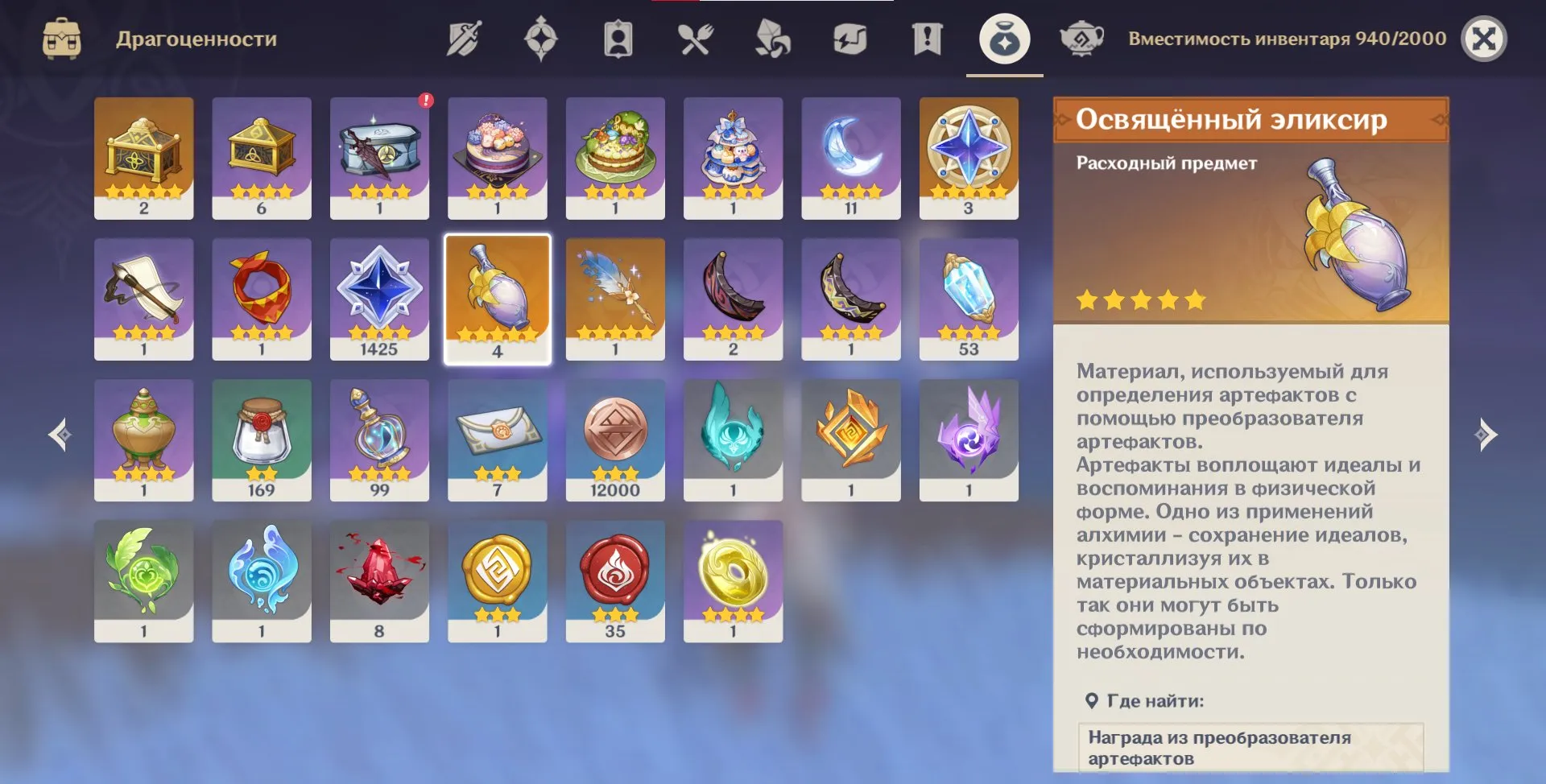Select the blue star item with count 1425
Screen dimensions: 1546x784
tap(379, 298)
